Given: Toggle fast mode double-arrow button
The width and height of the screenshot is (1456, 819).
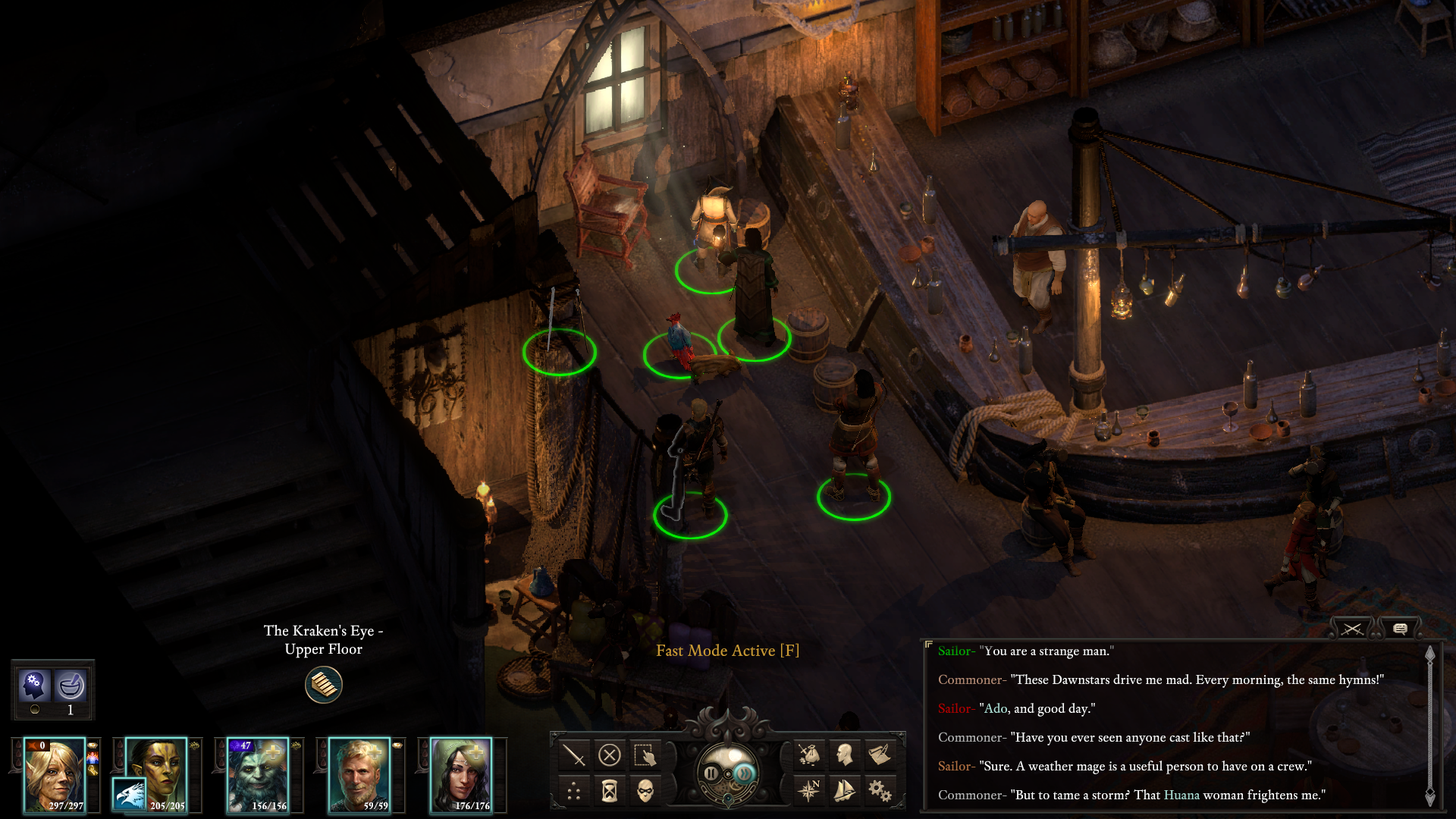Looking at the screenshot, I should 745,773.
